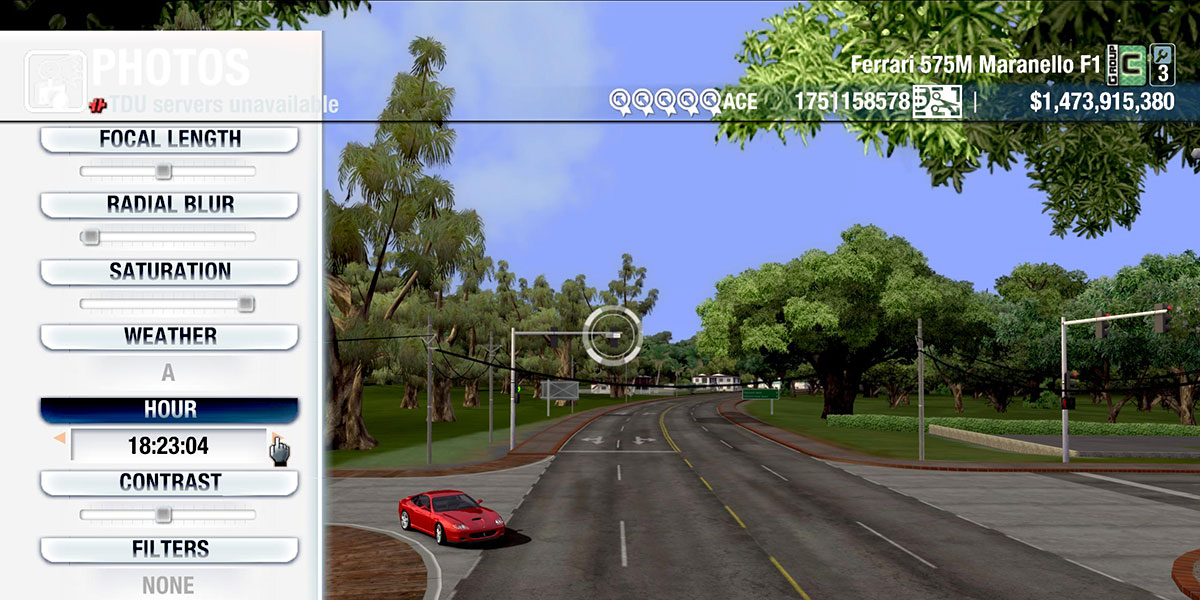
Task: Open the Filters option
Action: pos(169,550)
